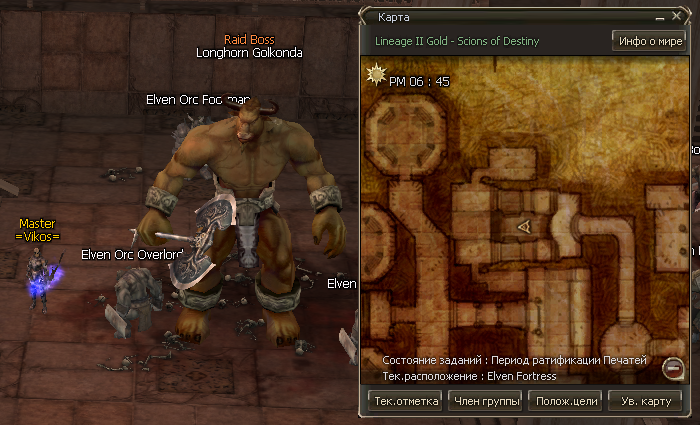
Task: Minimize the Карта map window
Action: pyautogui.click(x=660, y=18)
